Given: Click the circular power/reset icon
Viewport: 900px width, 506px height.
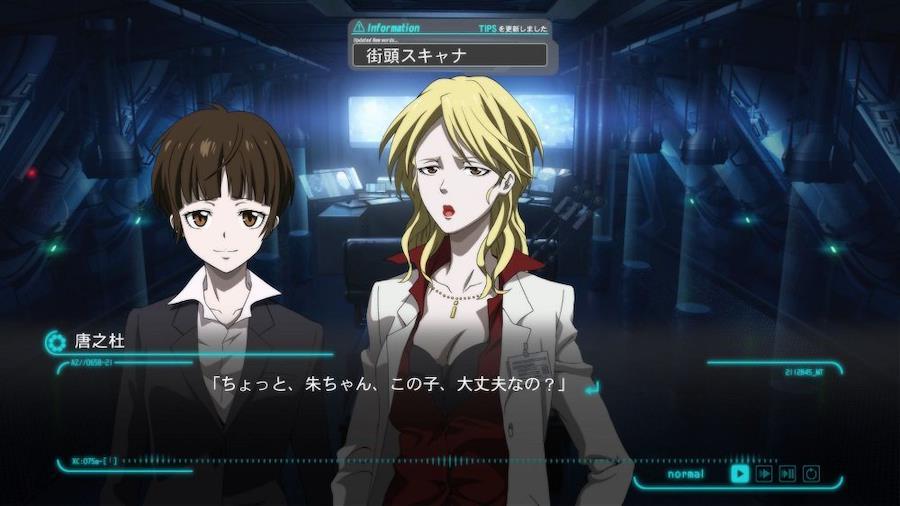Looking at the screenshot, I should click(x=811, y=473).
